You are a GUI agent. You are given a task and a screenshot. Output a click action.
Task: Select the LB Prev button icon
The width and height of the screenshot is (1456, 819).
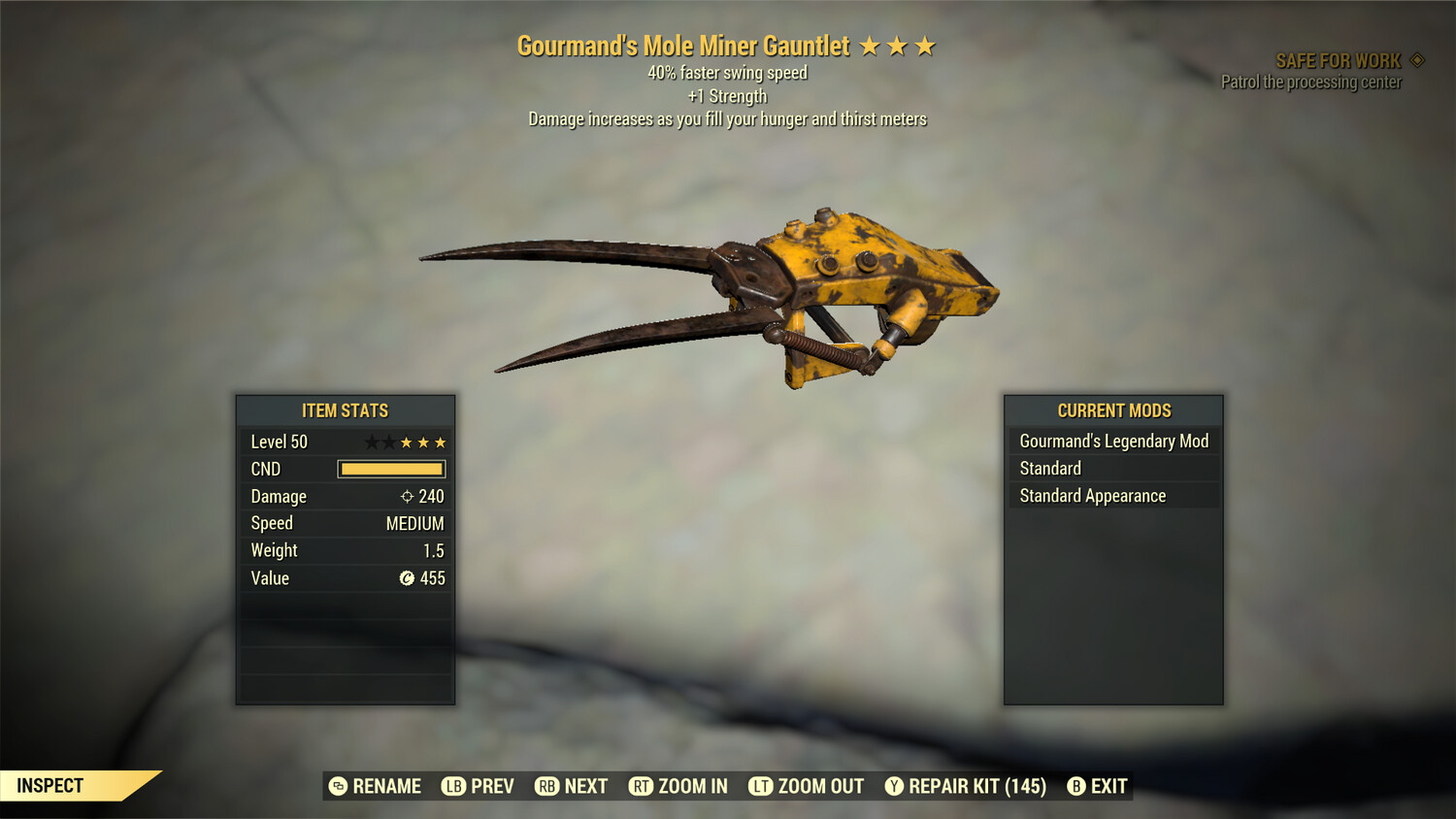pos(452,786)
